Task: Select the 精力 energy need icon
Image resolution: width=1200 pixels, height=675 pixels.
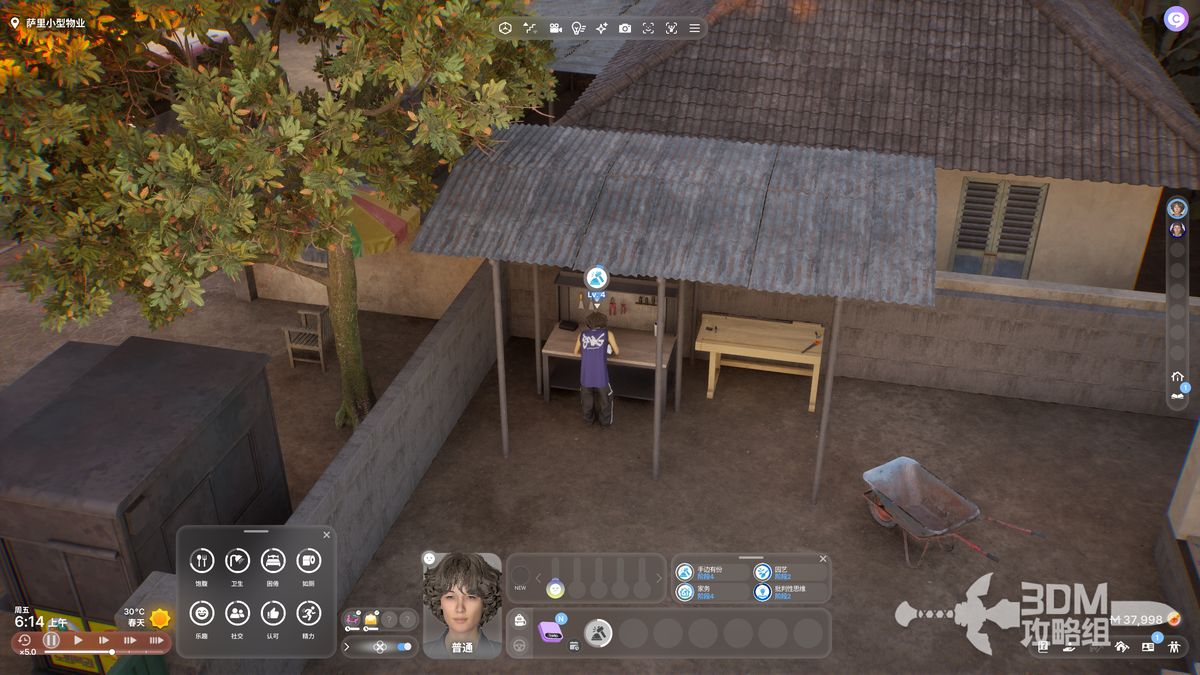Action: 309,613
